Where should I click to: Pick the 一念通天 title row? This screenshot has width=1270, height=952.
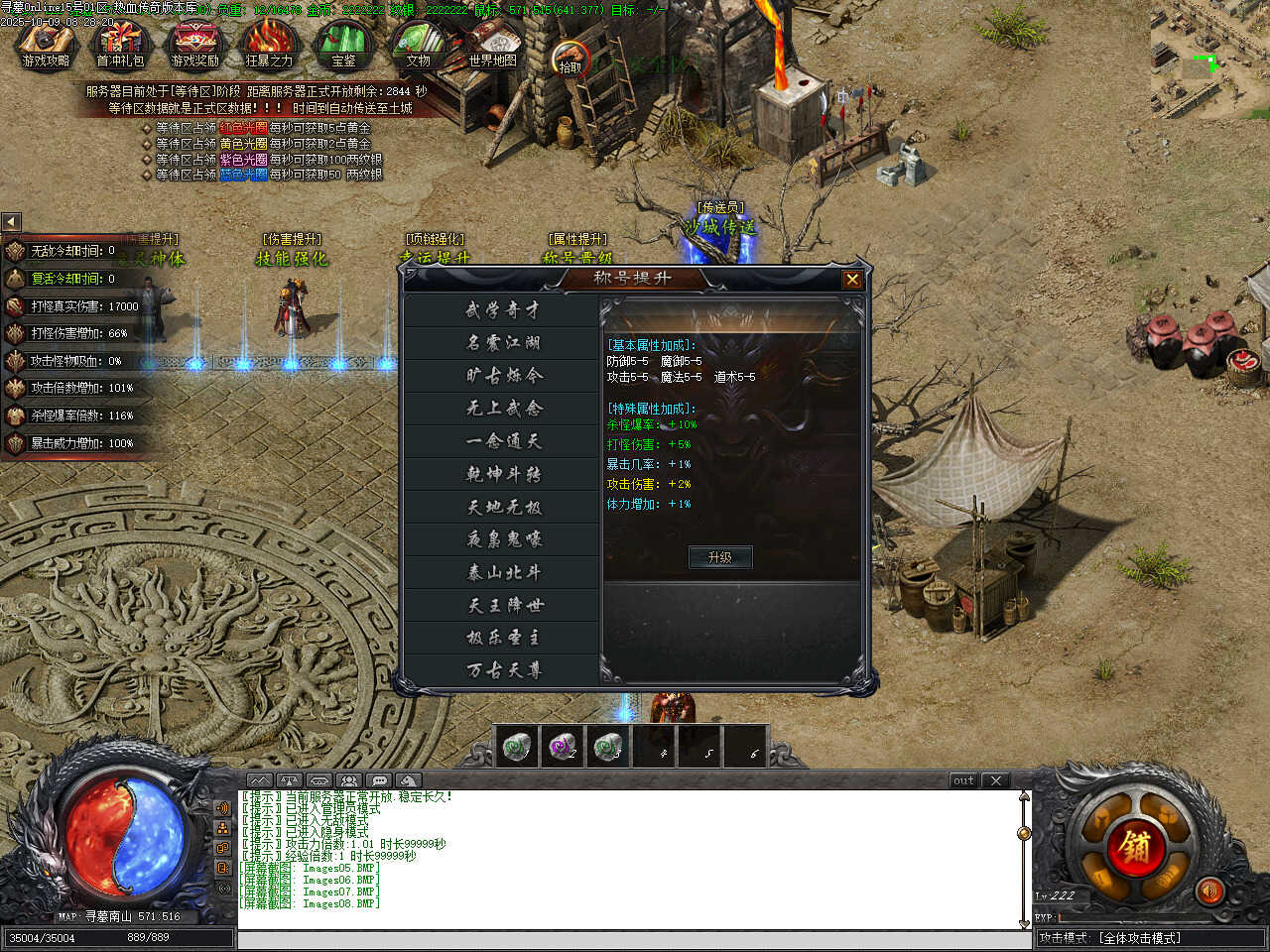click(503, 441)
